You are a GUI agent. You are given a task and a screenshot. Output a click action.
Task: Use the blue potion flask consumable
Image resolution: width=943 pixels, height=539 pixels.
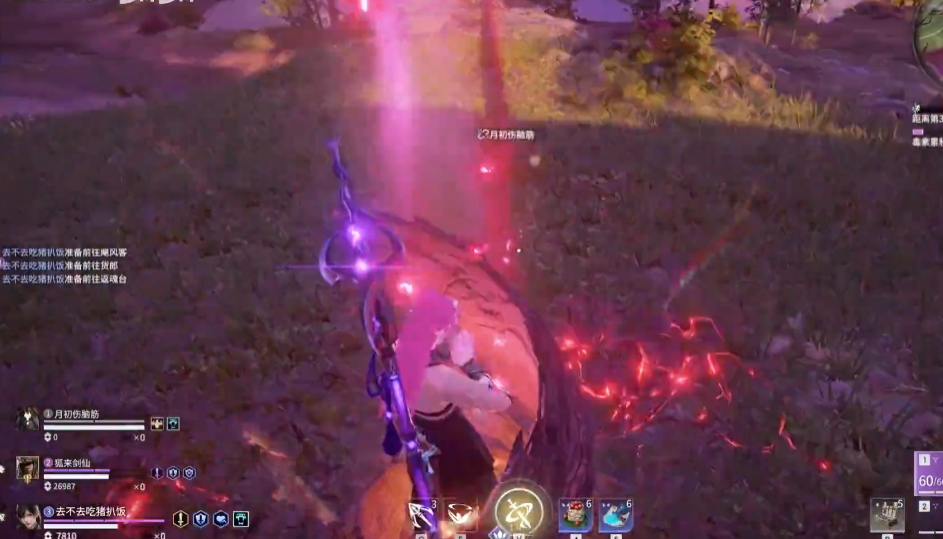[615, 515]
